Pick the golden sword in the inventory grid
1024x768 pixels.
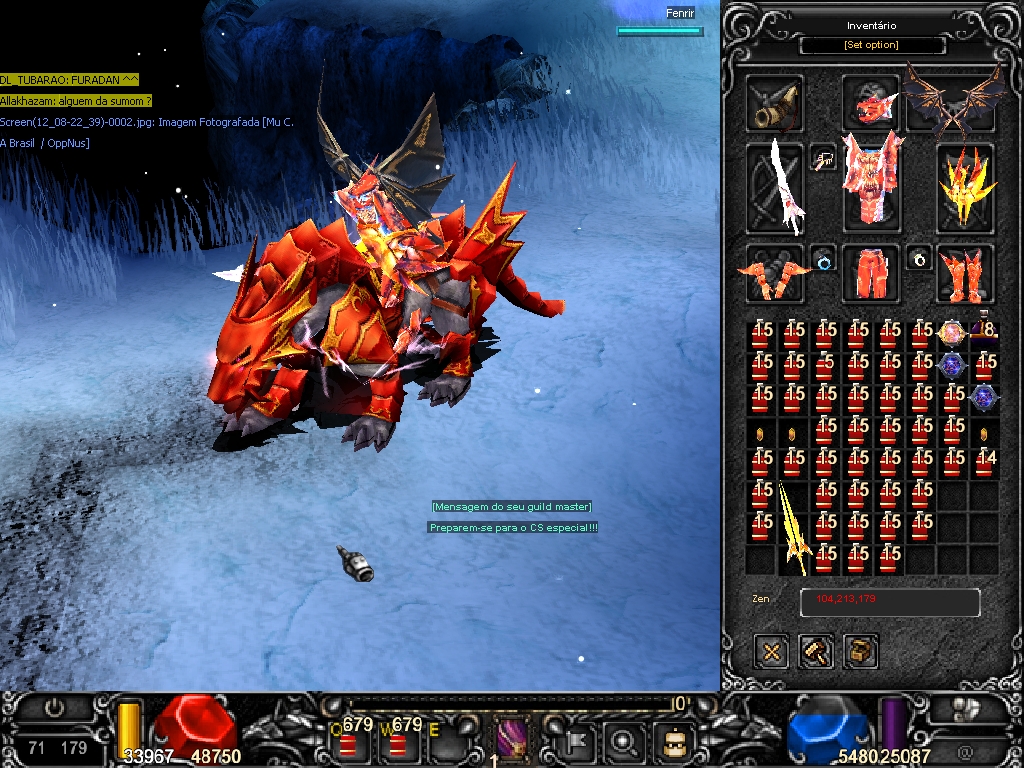coord(792,527)
